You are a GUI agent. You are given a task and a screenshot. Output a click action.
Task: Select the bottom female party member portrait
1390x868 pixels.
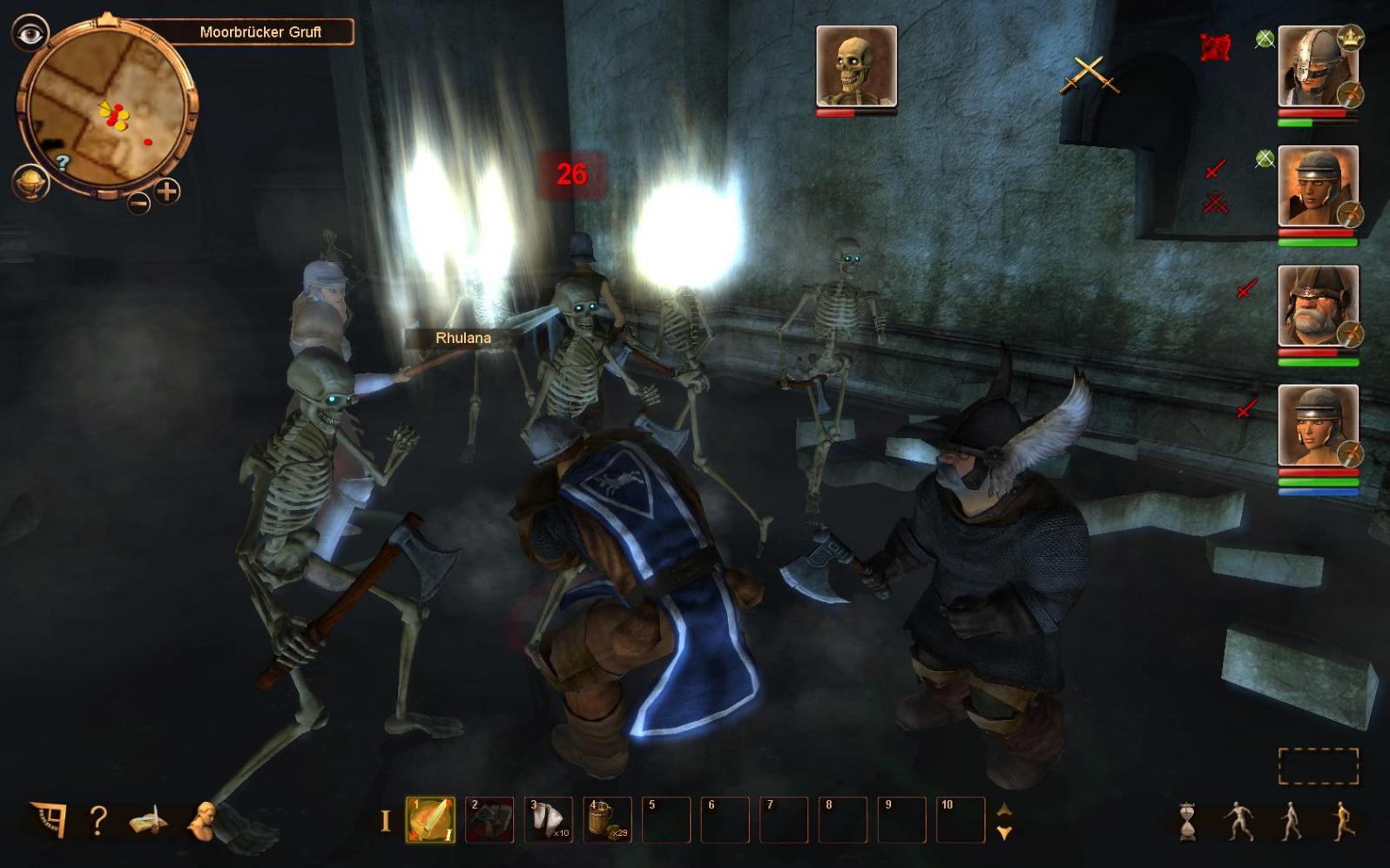point(1318,426)
